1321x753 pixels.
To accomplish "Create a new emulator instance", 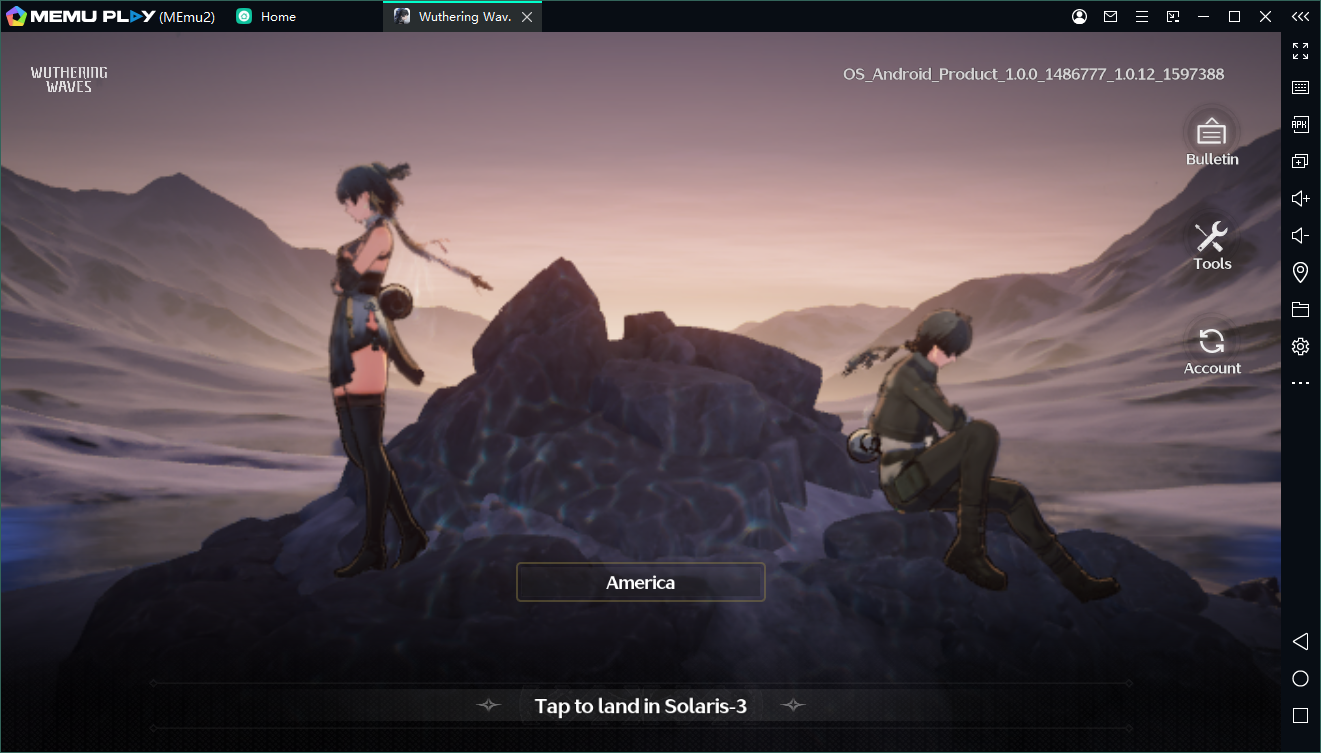I will coord(1300,160).
